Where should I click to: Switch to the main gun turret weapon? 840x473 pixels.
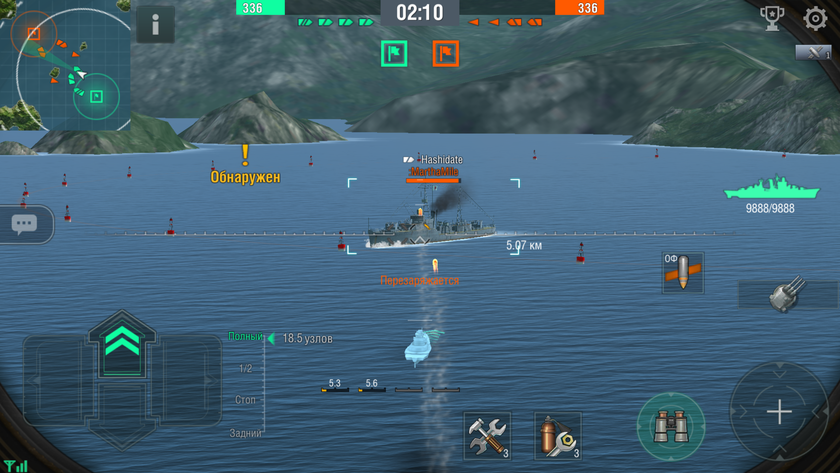(784, 294)
